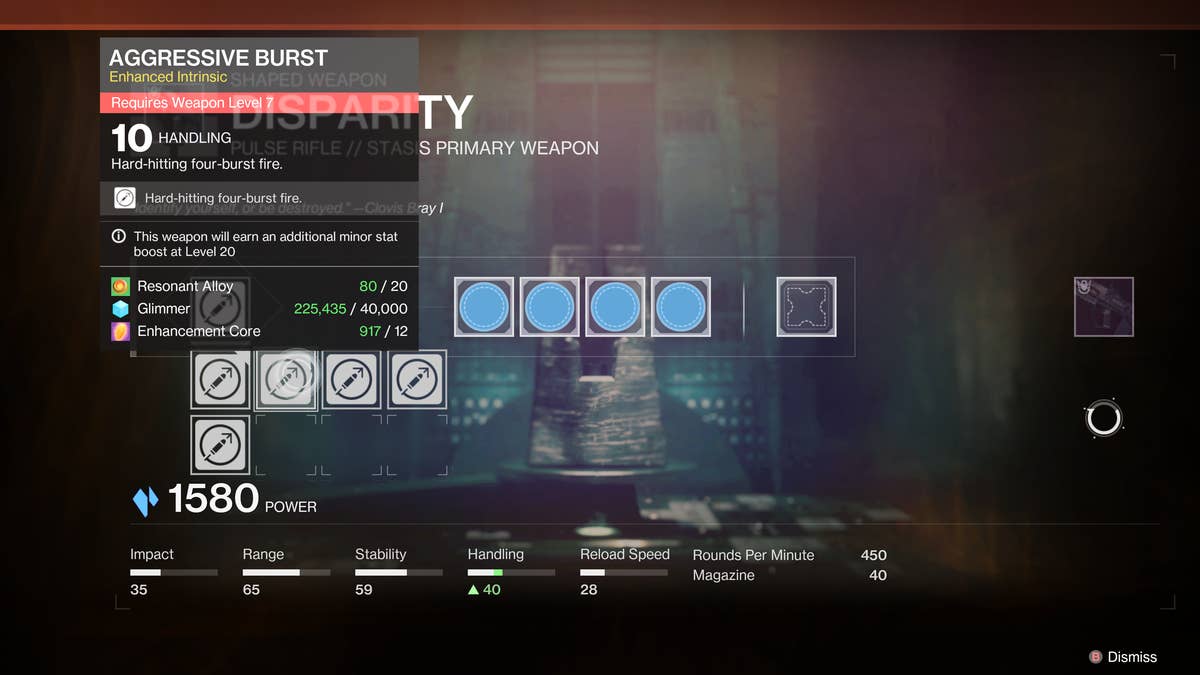Select the Disparity weapon thumbnail
Screen dimensions: 1200x675
[1103, 307]
